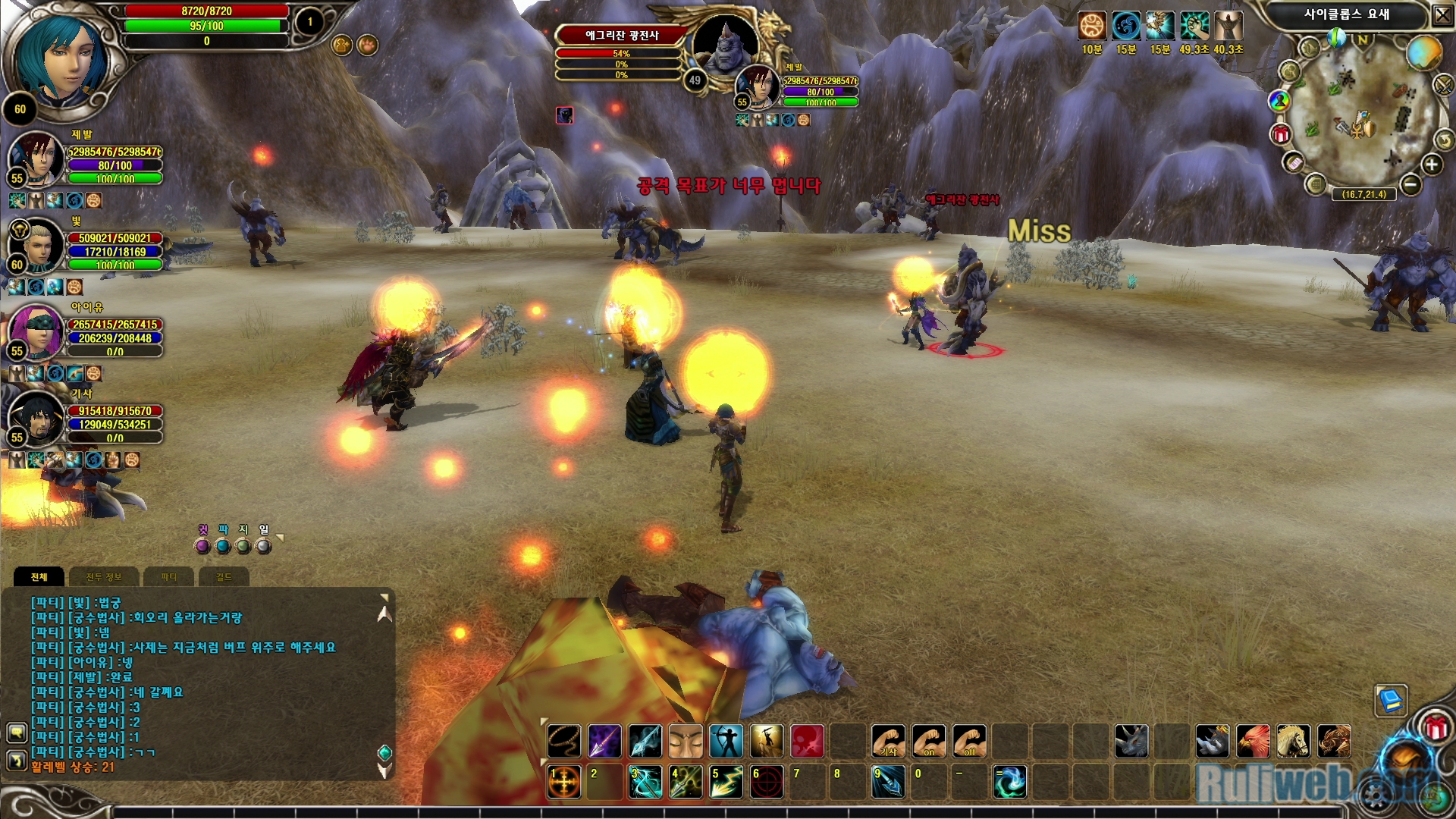
Task: Cast the lightning arrow skill in slot 5
Action: point(726,782)
